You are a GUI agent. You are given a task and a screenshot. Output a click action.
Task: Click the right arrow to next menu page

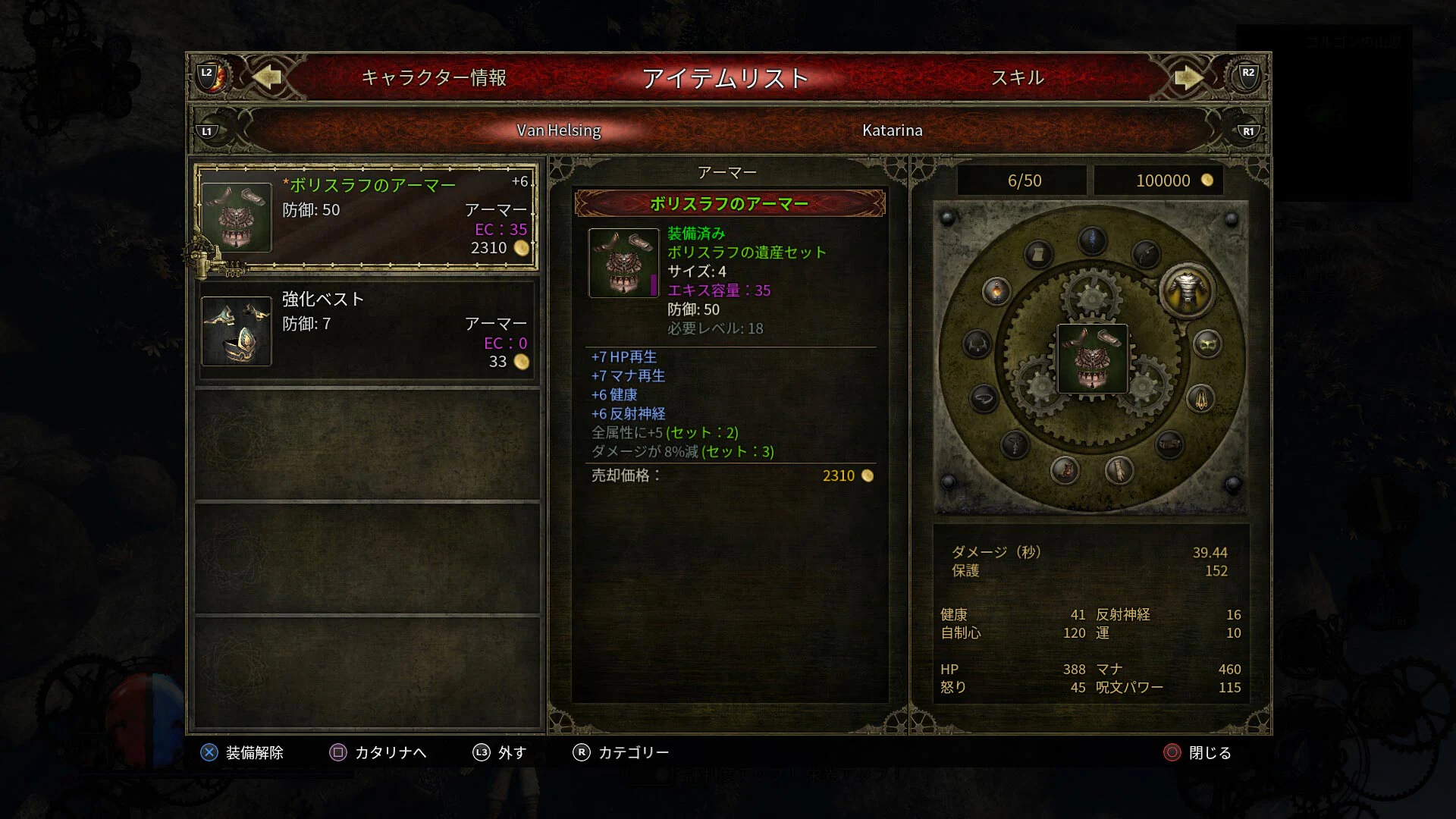1187,77
